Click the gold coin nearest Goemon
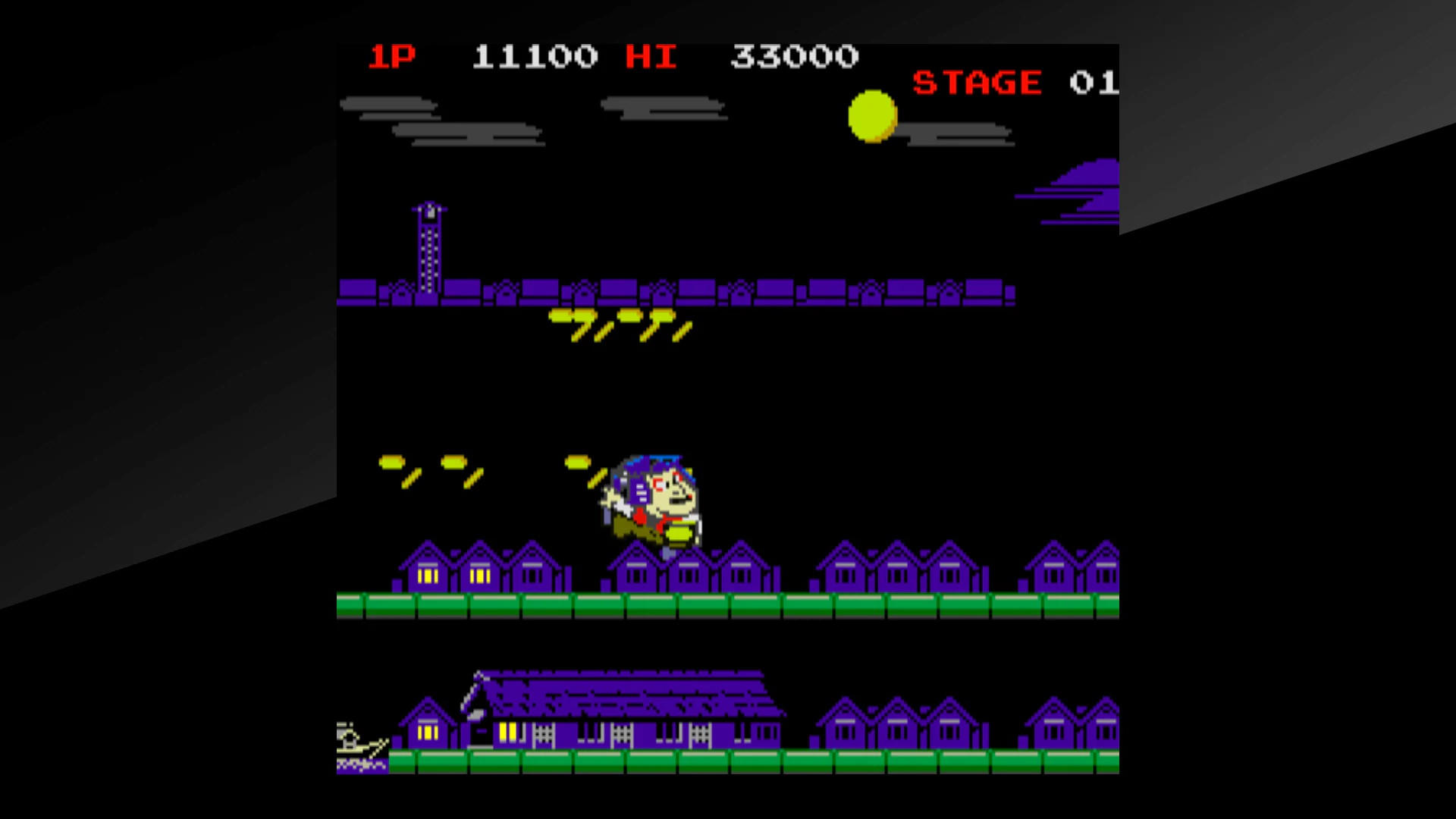The width and height of the screenshot is (1456, 819). point(580,461)
